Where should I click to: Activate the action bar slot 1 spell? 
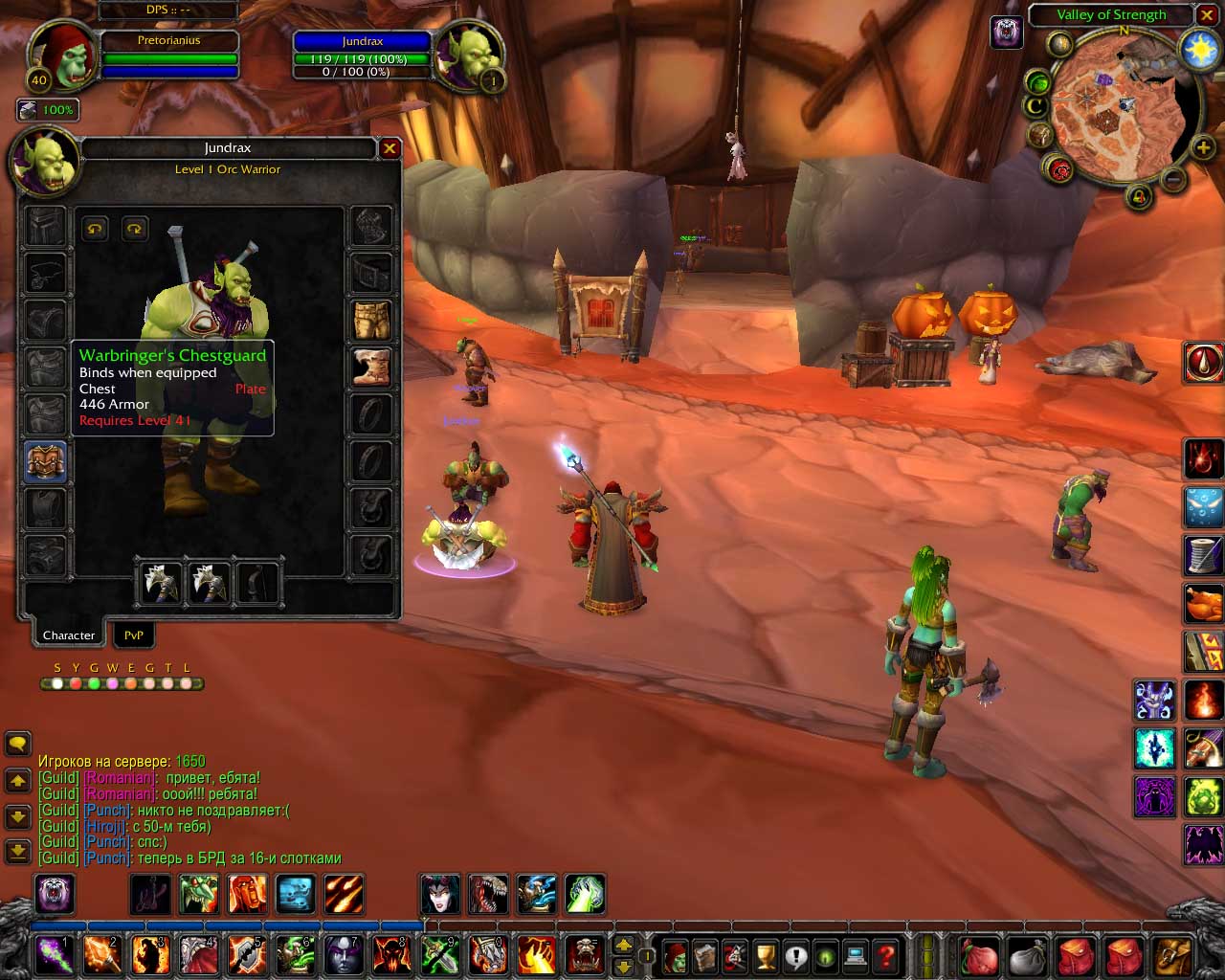coord(54,954)
